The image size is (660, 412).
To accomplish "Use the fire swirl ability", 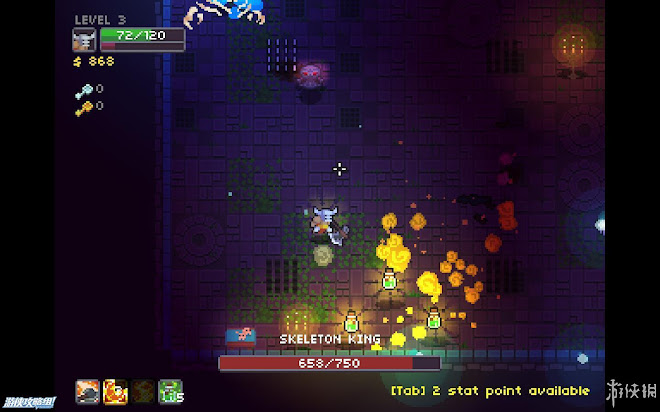I will click(116, 392).
